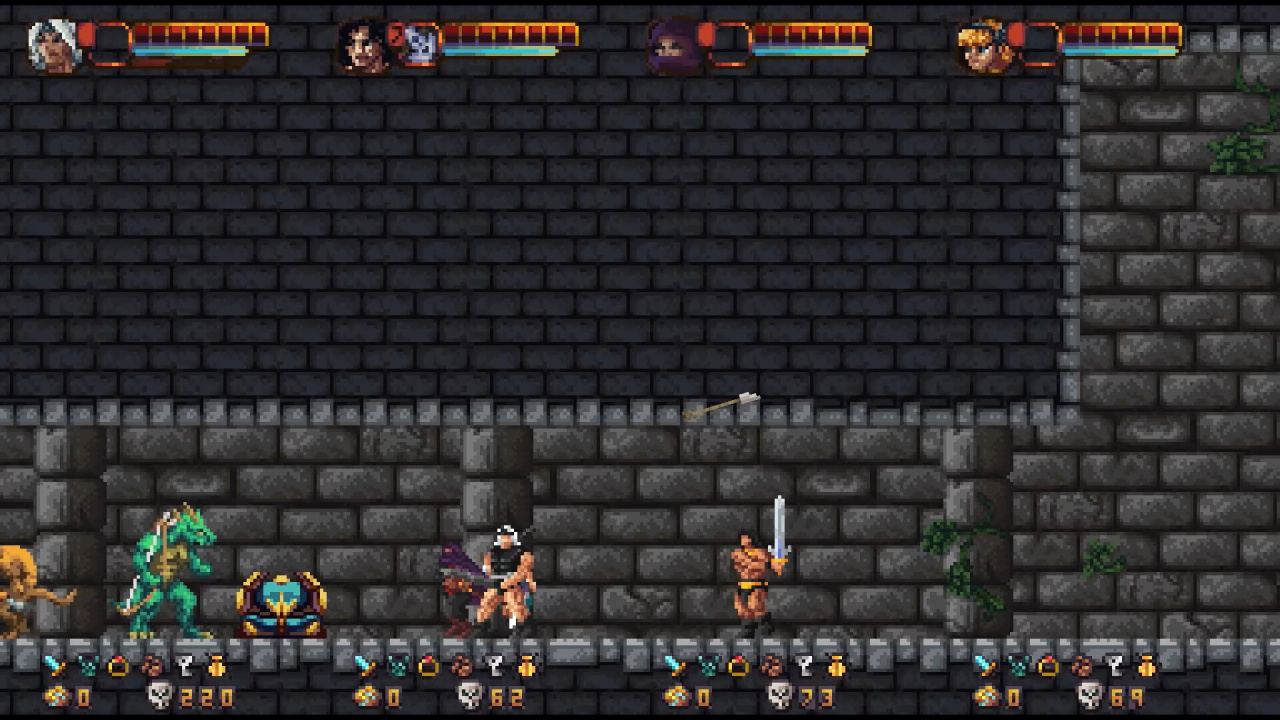The image size is (1280, 720).
Task: Select the sword icon above the 220 skull count
Action: [55, 666]
